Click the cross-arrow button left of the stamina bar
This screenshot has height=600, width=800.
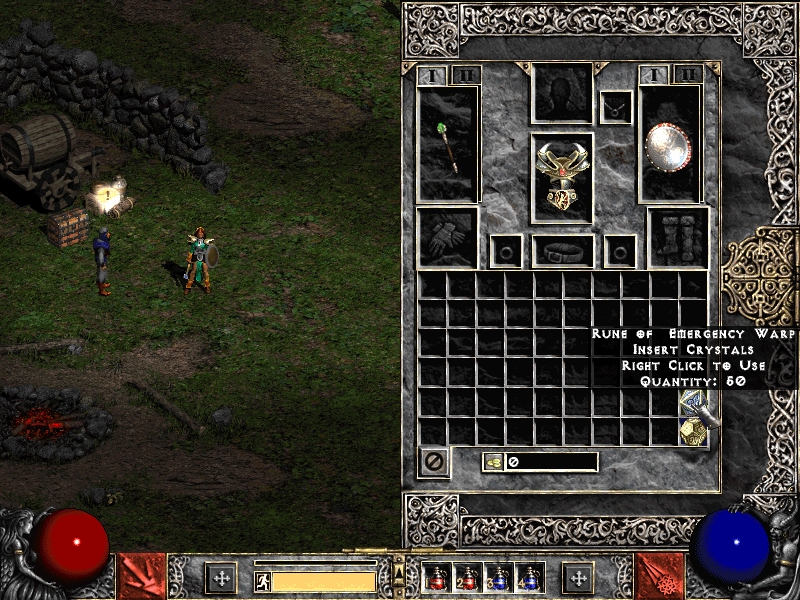point(221,578)
